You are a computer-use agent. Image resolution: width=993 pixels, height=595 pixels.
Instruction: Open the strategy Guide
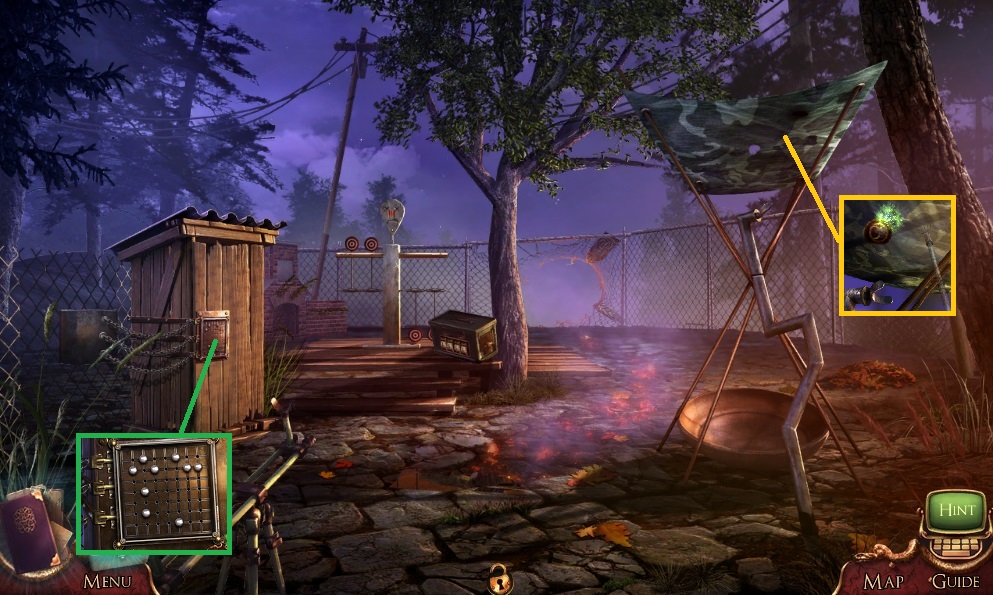tap(955, 581)
